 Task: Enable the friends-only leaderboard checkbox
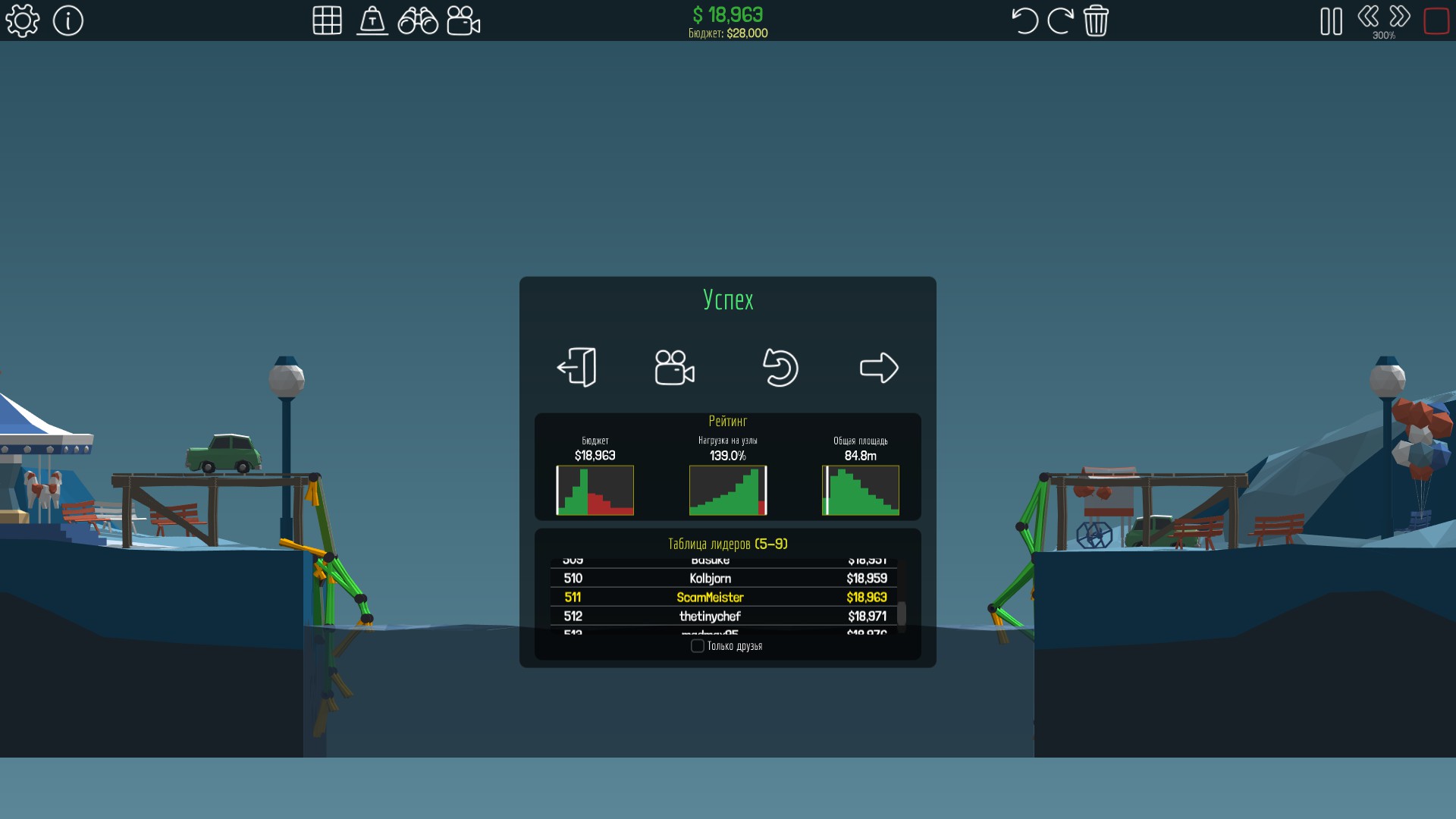click(698, 646)
